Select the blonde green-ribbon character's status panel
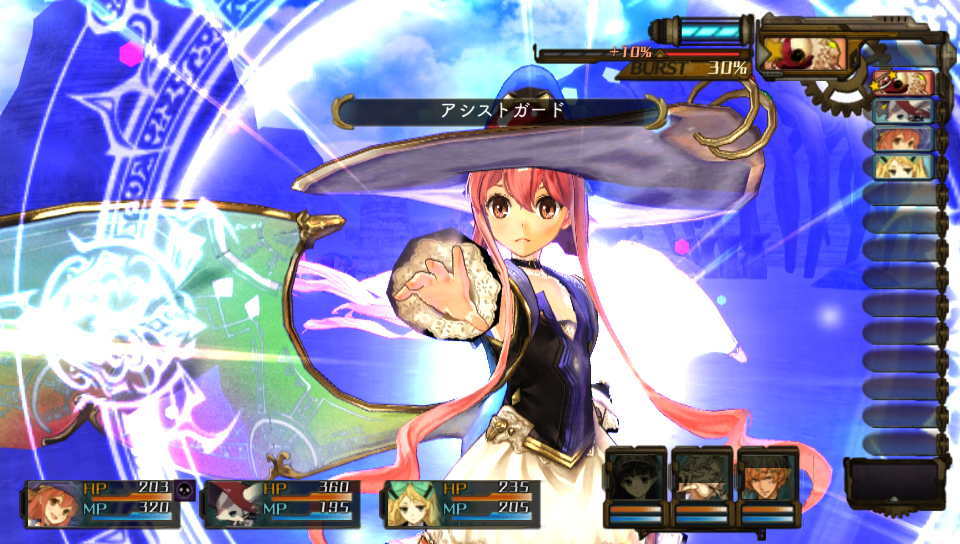The image size is (960, 544). click(x=461, y=503)
